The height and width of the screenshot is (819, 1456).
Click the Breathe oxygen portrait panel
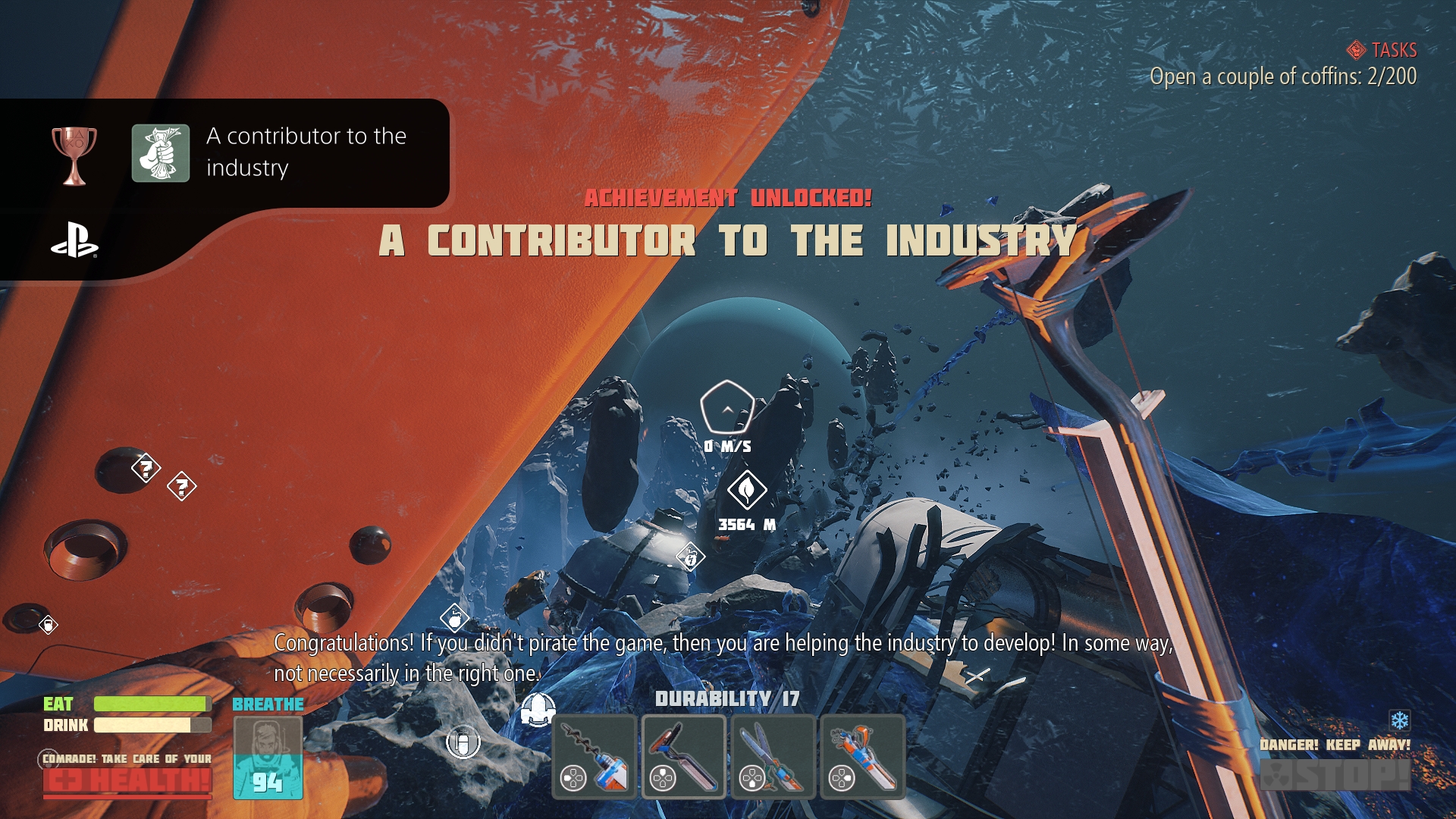tap(268, 758)
